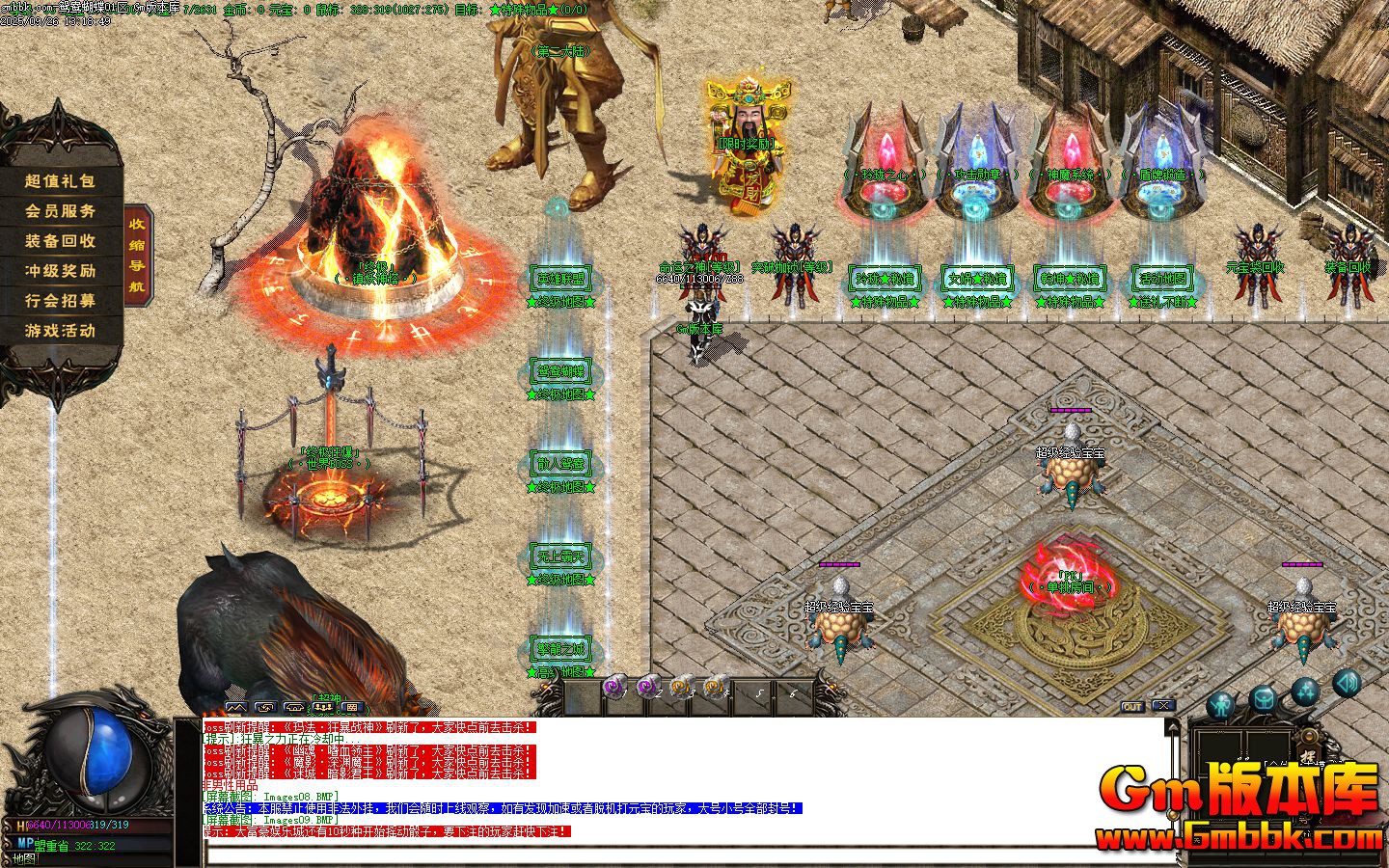Open the bag with the chest icon
The height and width of the screenshot is (868, 1389).
[x=1263, y=698]
